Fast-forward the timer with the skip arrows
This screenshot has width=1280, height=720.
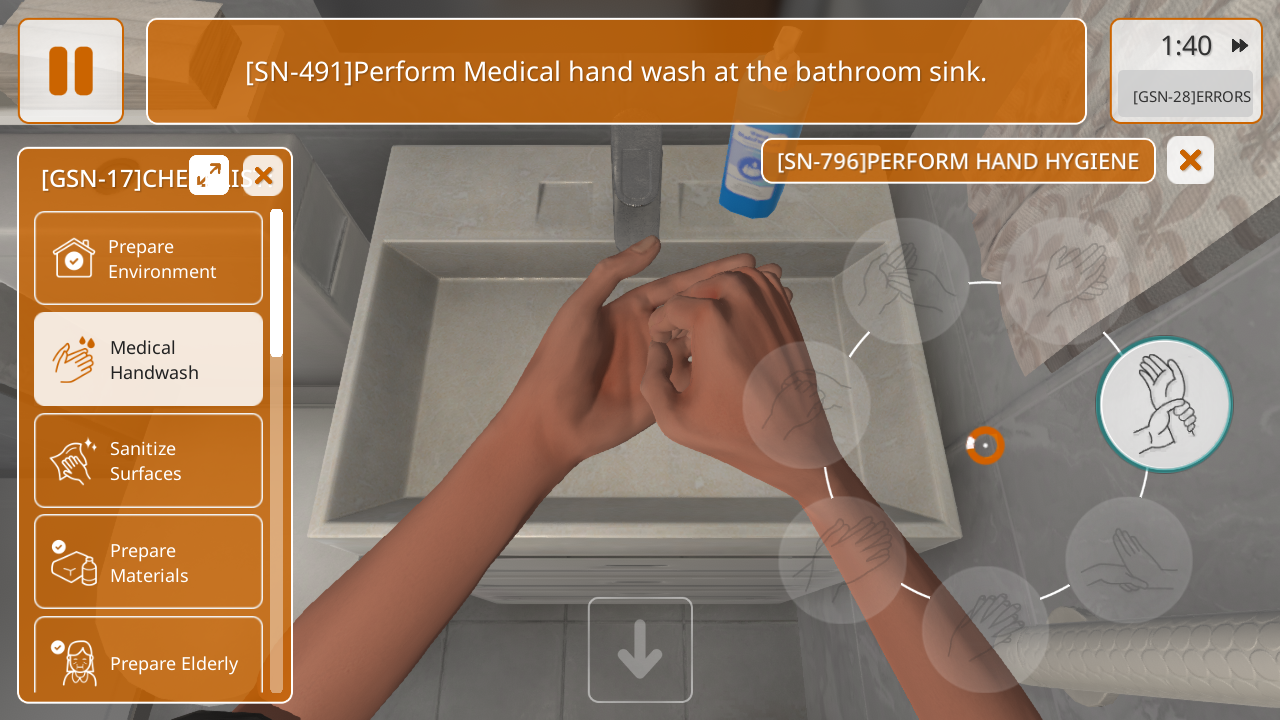pos(1240,45)
